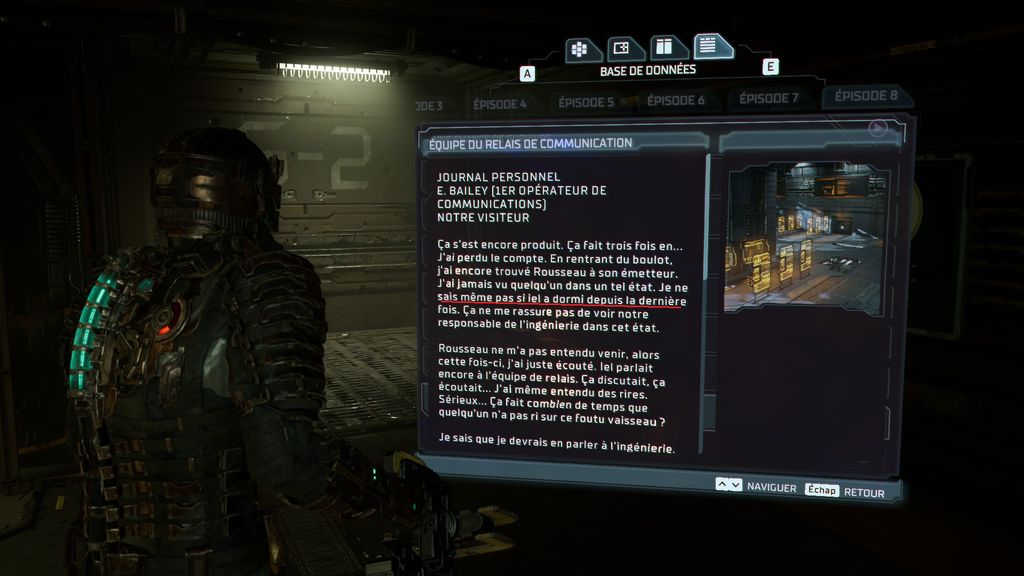Select the Épisode 7 tab
The image size is (1024, 576).
click(x=768, y=98)
